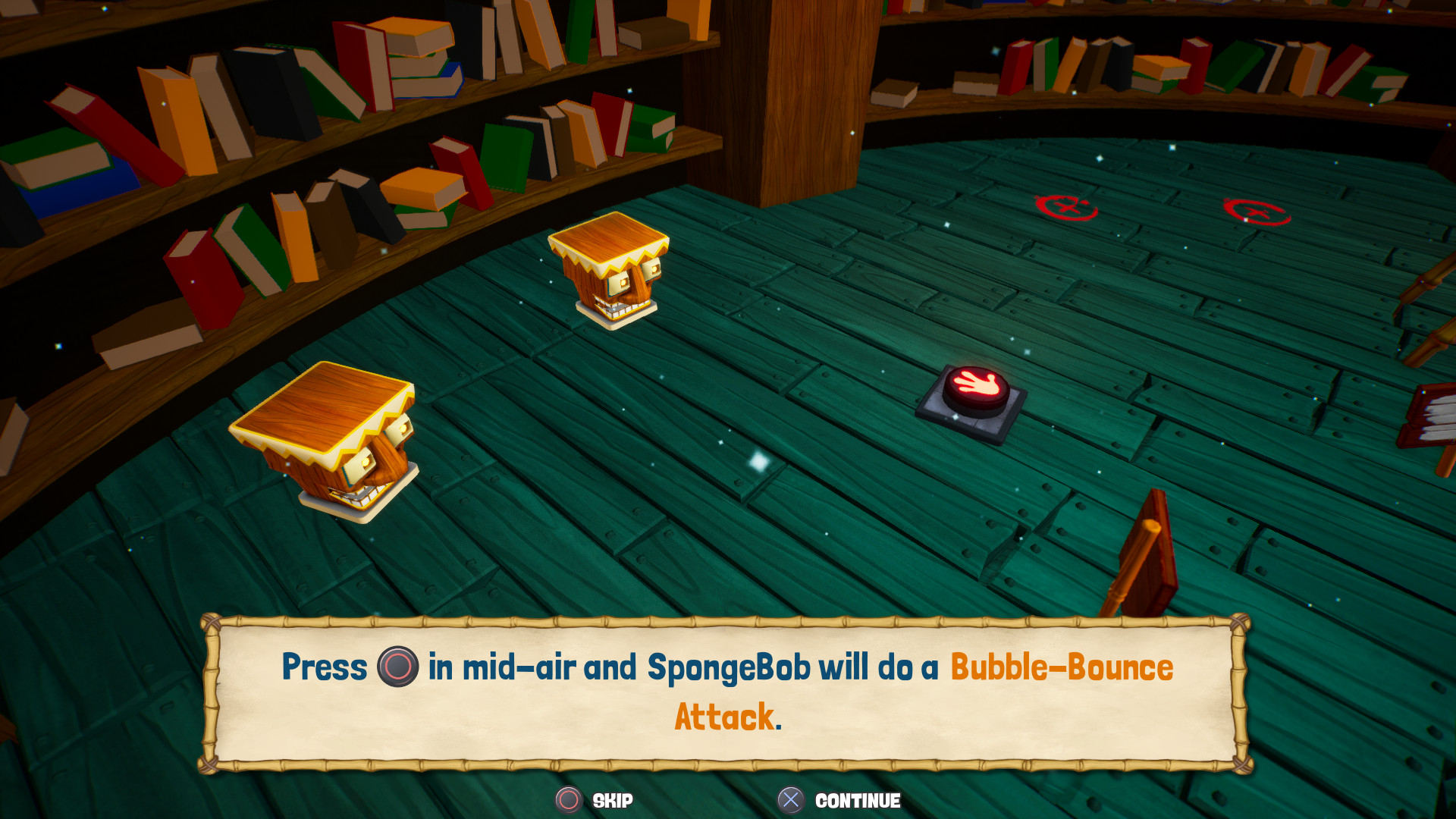Select the X button icon next to CONTINUE
This screenshot has height=819, width=1456.
tap(791, 801)
